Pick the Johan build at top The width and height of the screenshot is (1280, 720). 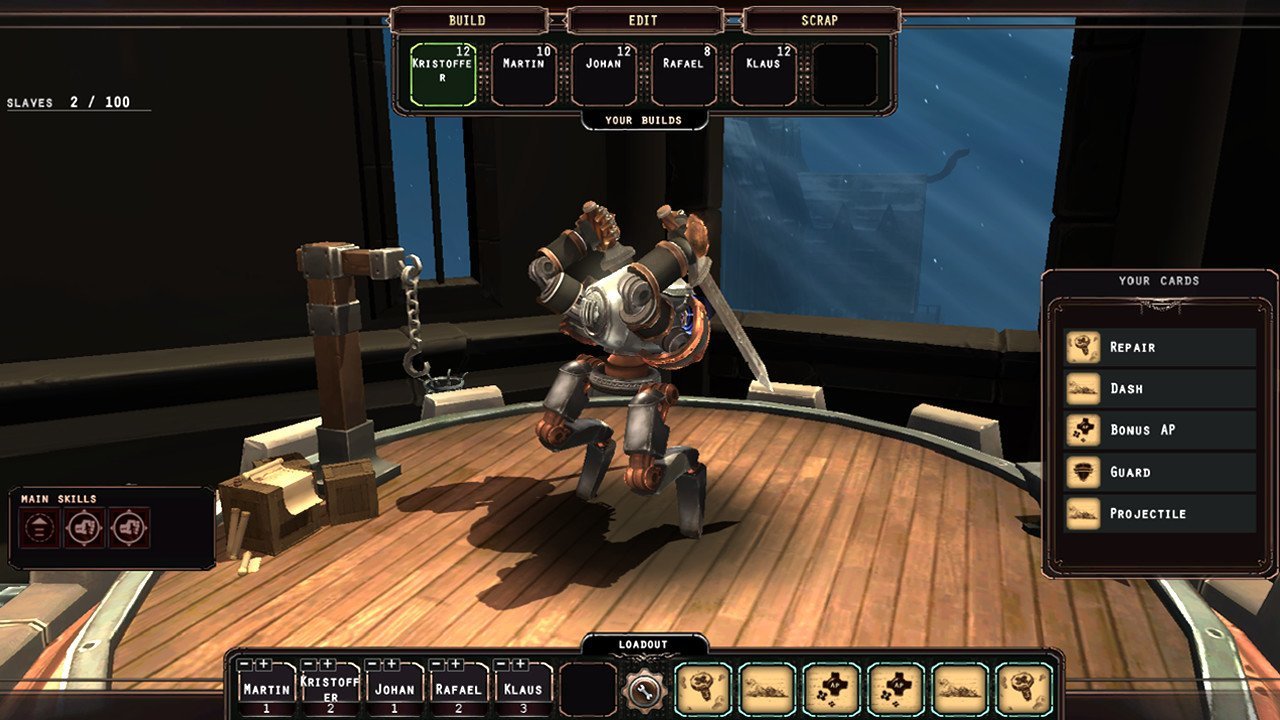pos(604,75)
